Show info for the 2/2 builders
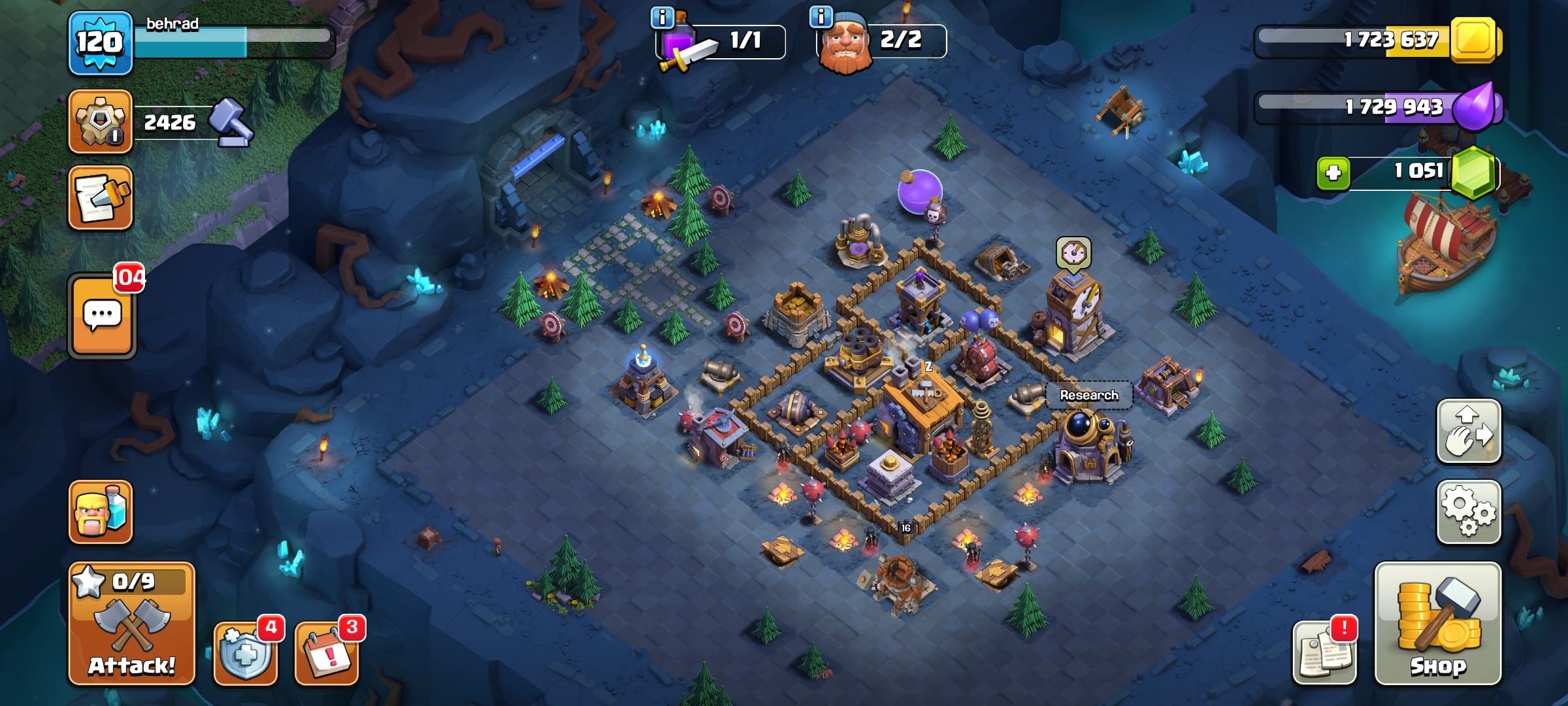Image resolution: width=1568 pixels, height=706 pixels. point(821,16)
